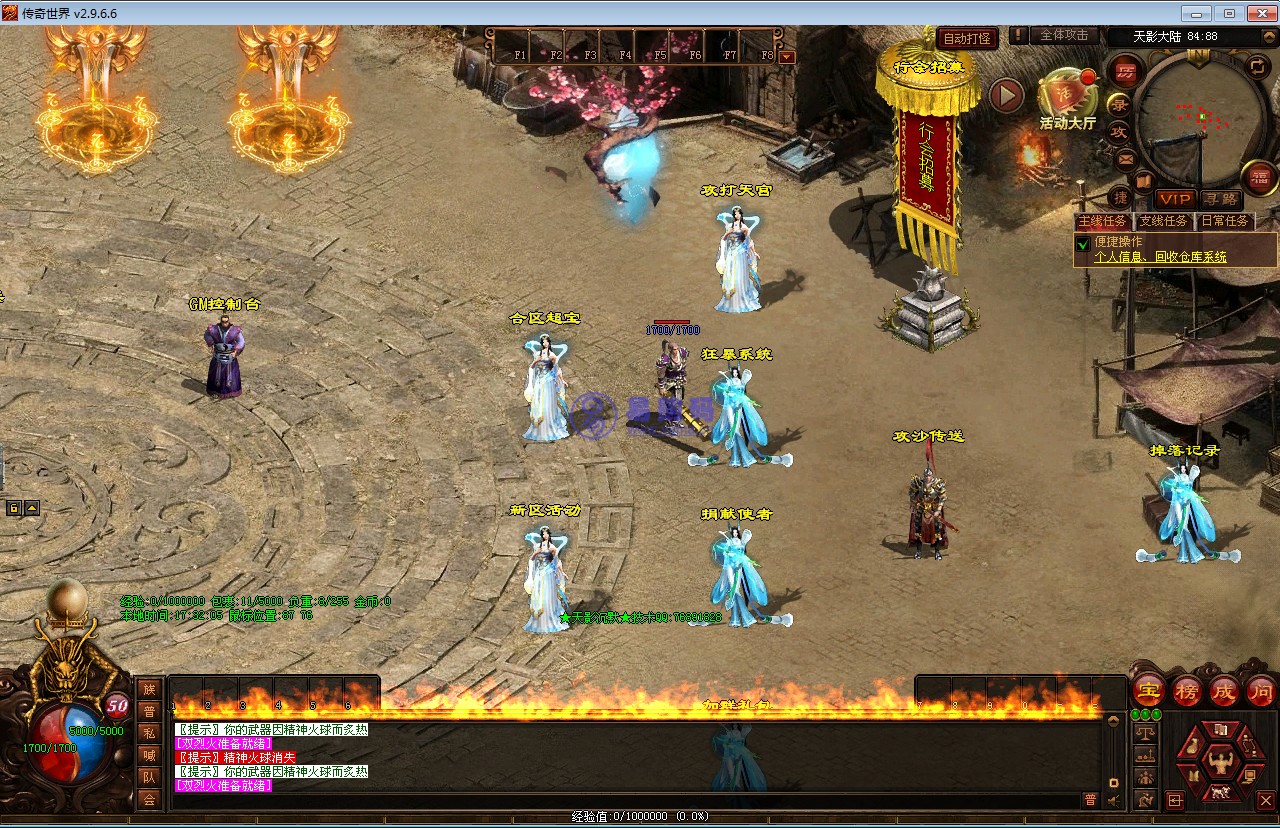Click the 全体攻击 attack mode button
Image resolution: width=1280 pixels, height=828 pixels.
(x=1064, y=35)
